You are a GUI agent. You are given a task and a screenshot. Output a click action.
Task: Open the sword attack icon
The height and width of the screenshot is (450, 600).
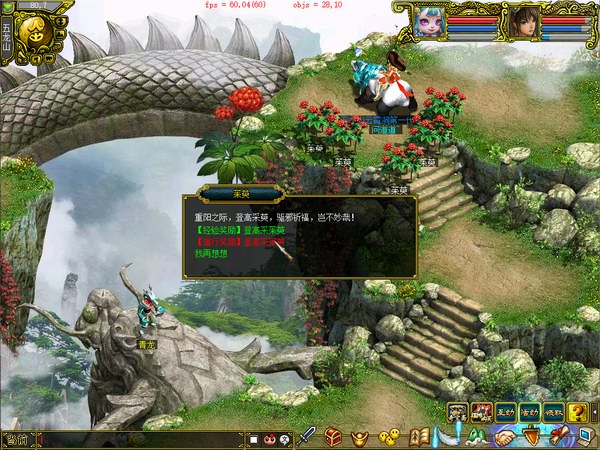click(309, 436)
